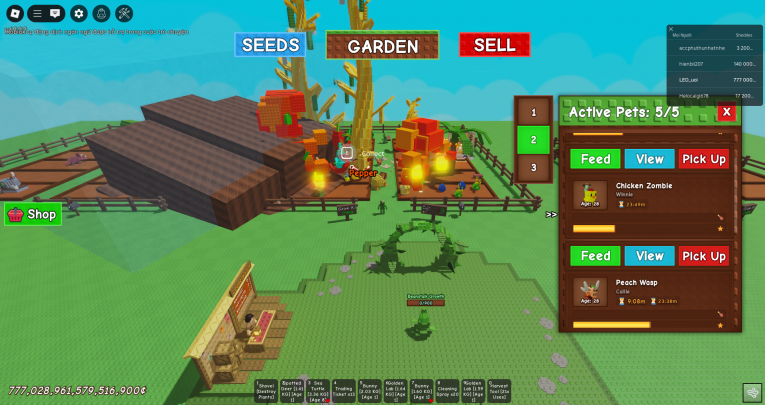Open the gear settings icon
The image size is (765, 405).
(x=78, y=14)
